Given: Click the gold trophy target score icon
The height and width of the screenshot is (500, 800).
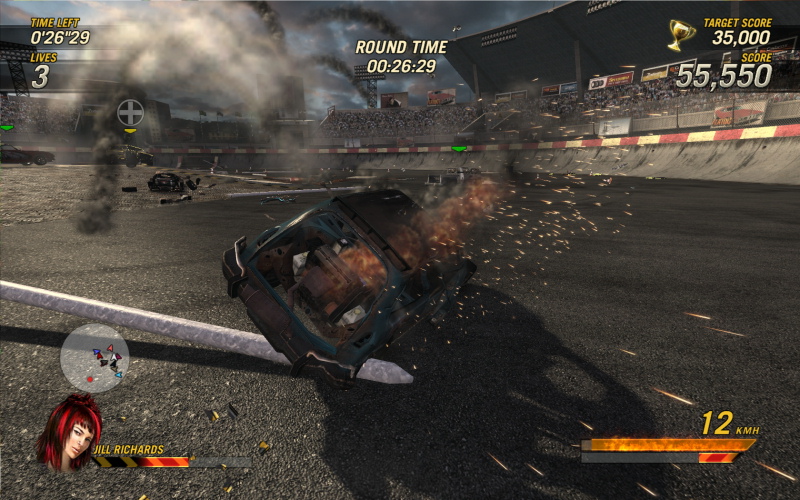Looking at the screenshot, I should point(681,35).
